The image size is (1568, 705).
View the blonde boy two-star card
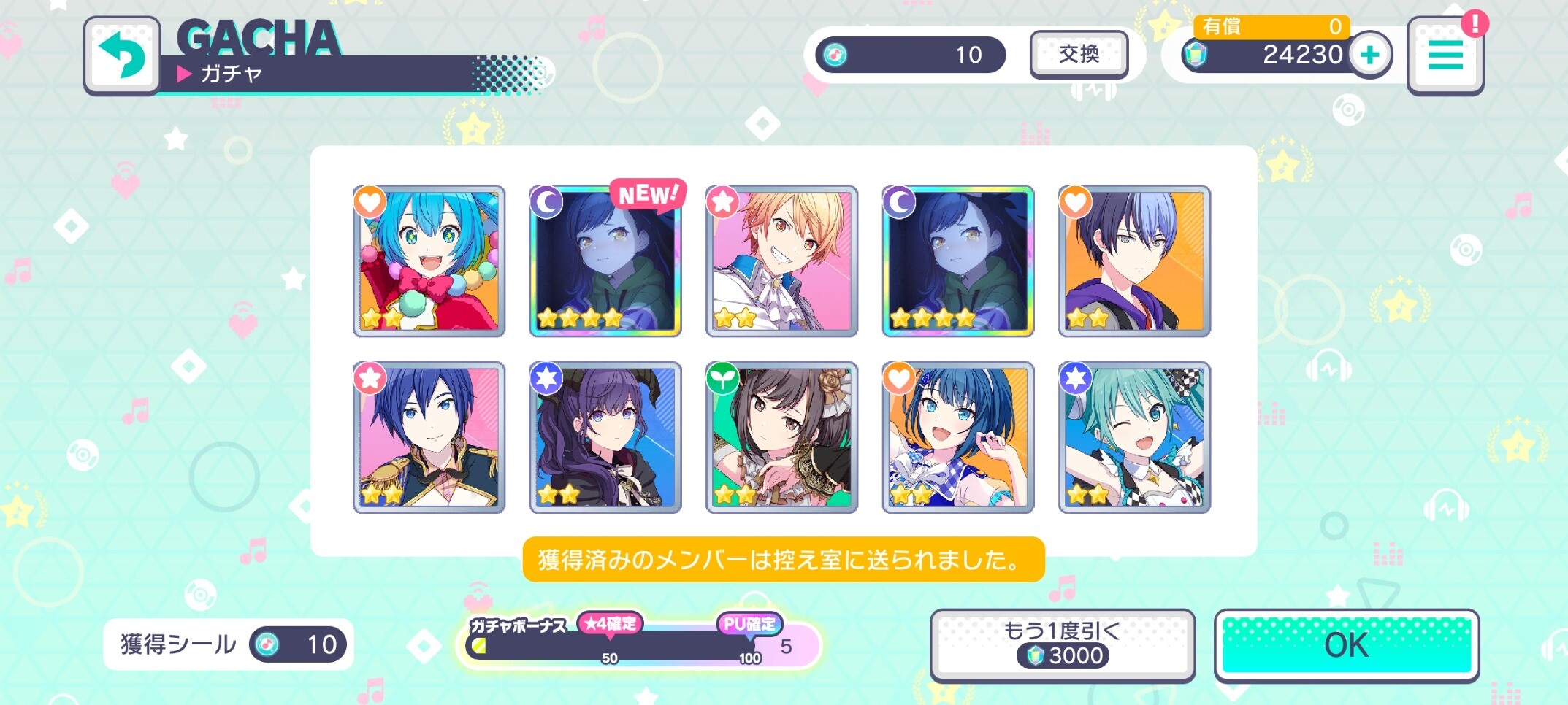click(781, 261)
